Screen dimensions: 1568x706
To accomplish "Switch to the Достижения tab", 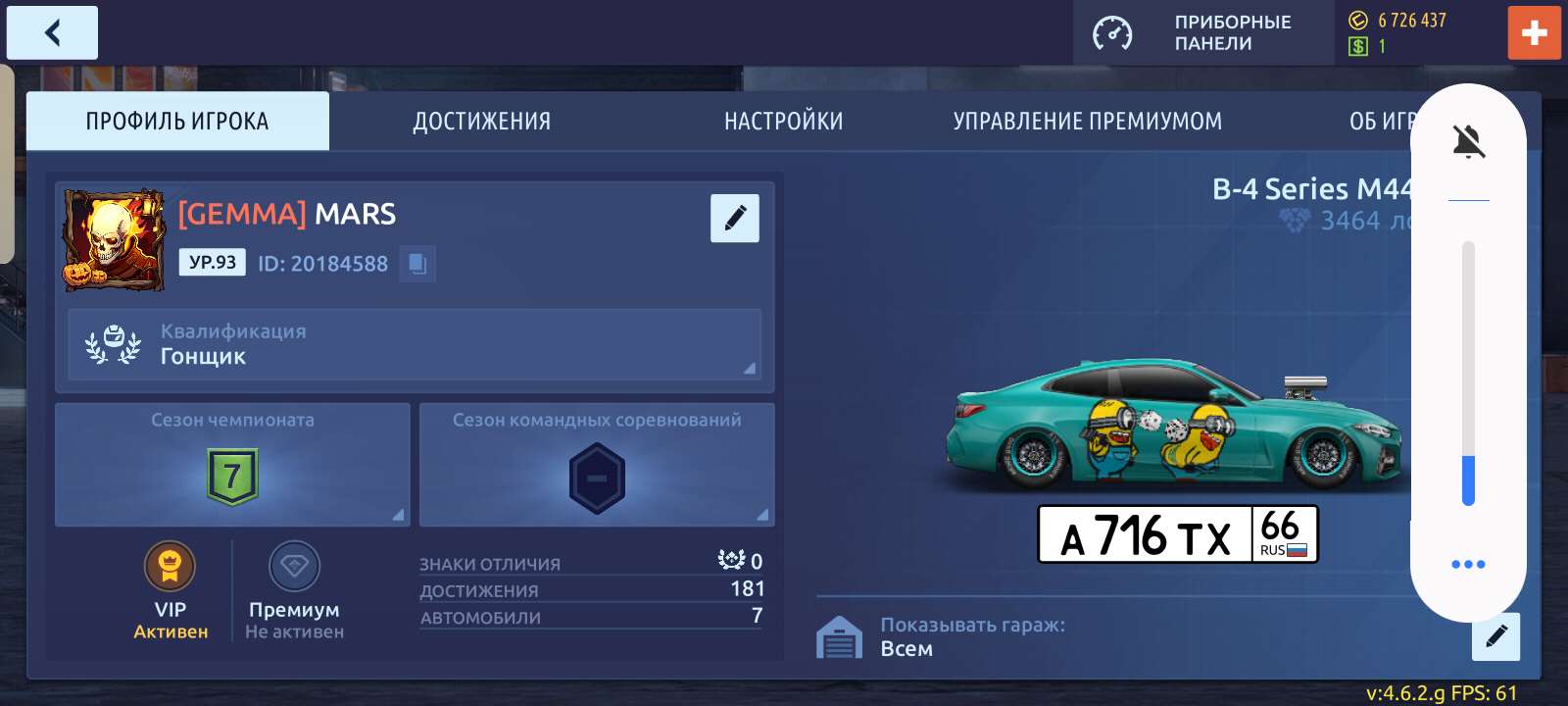I will [x=481, y=120].
